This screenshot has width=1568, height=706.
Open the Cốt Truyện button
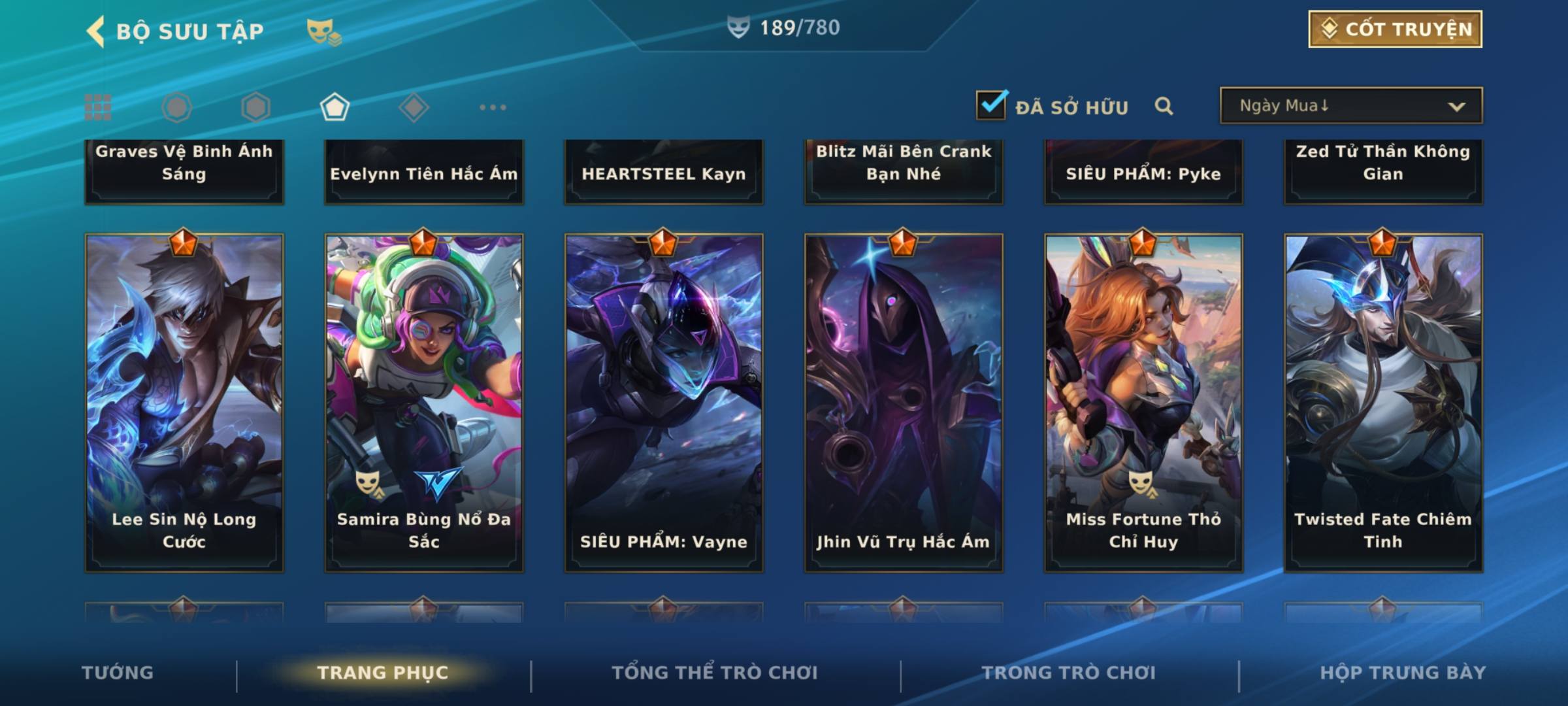click(1395, 29)
